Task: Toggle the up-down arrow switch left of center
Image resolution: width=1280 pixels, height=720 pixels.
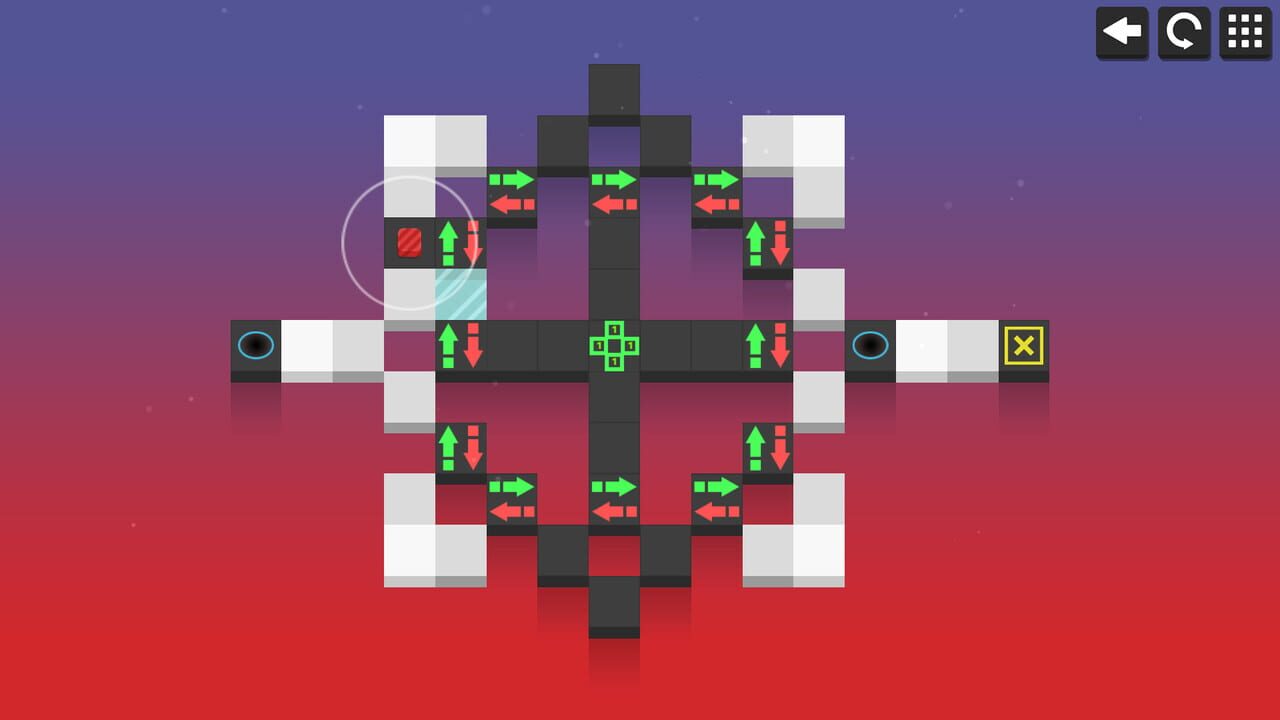Action: click(x=461, y=346)
